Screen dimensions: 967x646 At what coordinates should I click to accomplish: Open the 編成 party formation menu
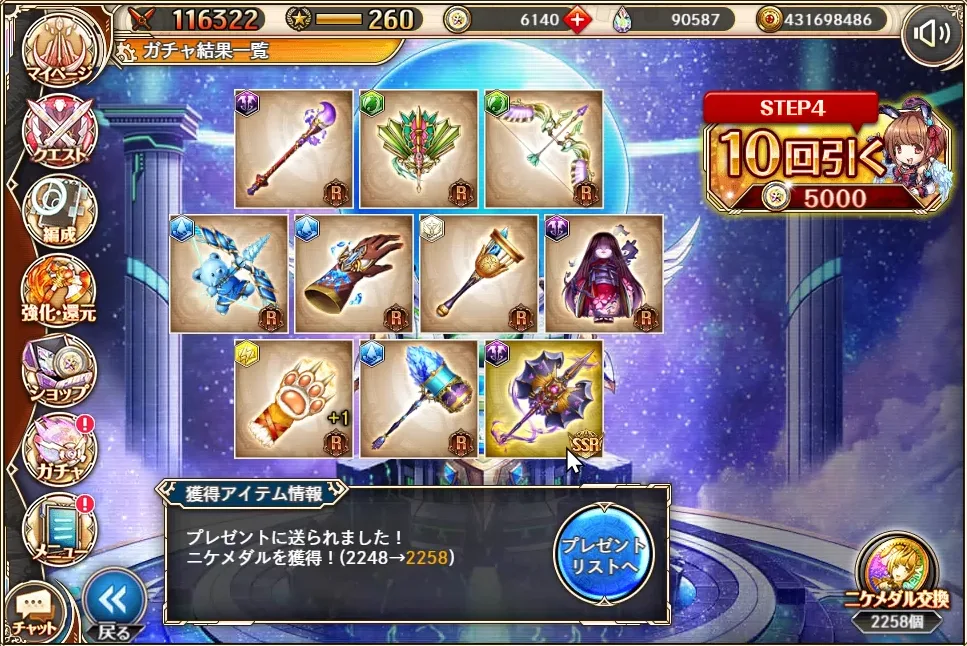tap(58, 212)
